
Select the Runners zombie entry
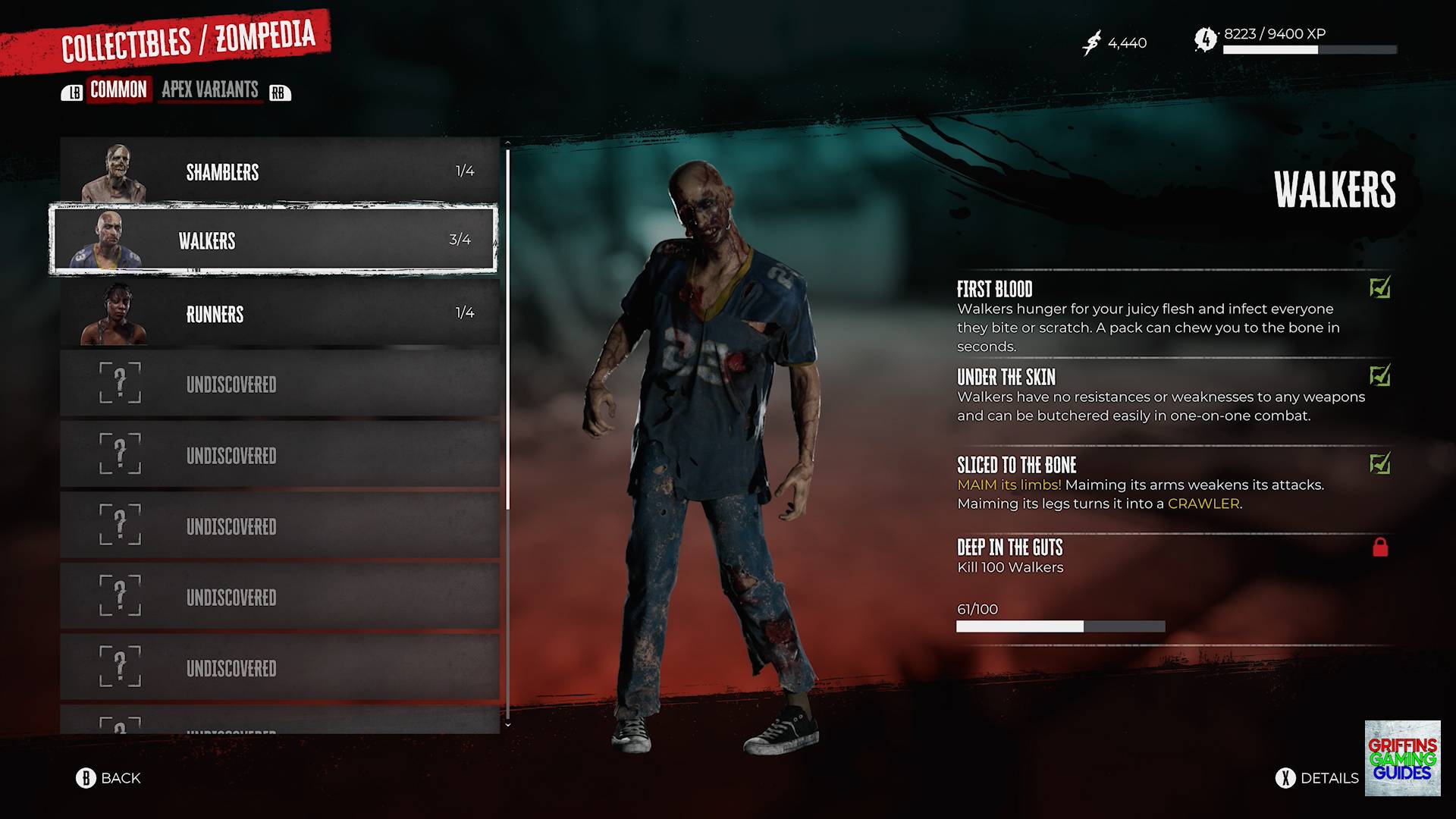coord(279,313)
